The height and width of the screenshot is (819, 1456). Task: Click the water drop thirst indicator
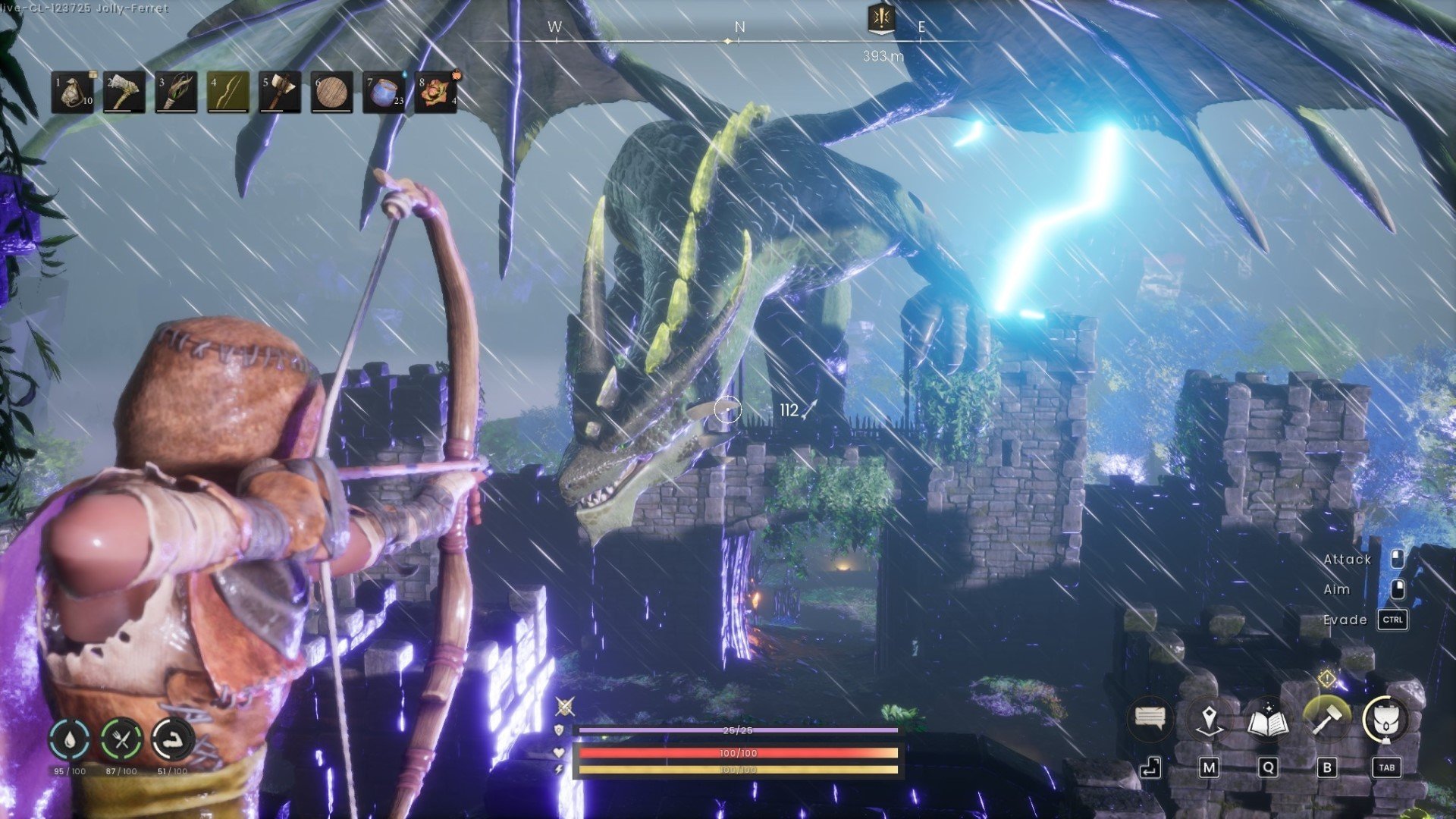[70, 739]
